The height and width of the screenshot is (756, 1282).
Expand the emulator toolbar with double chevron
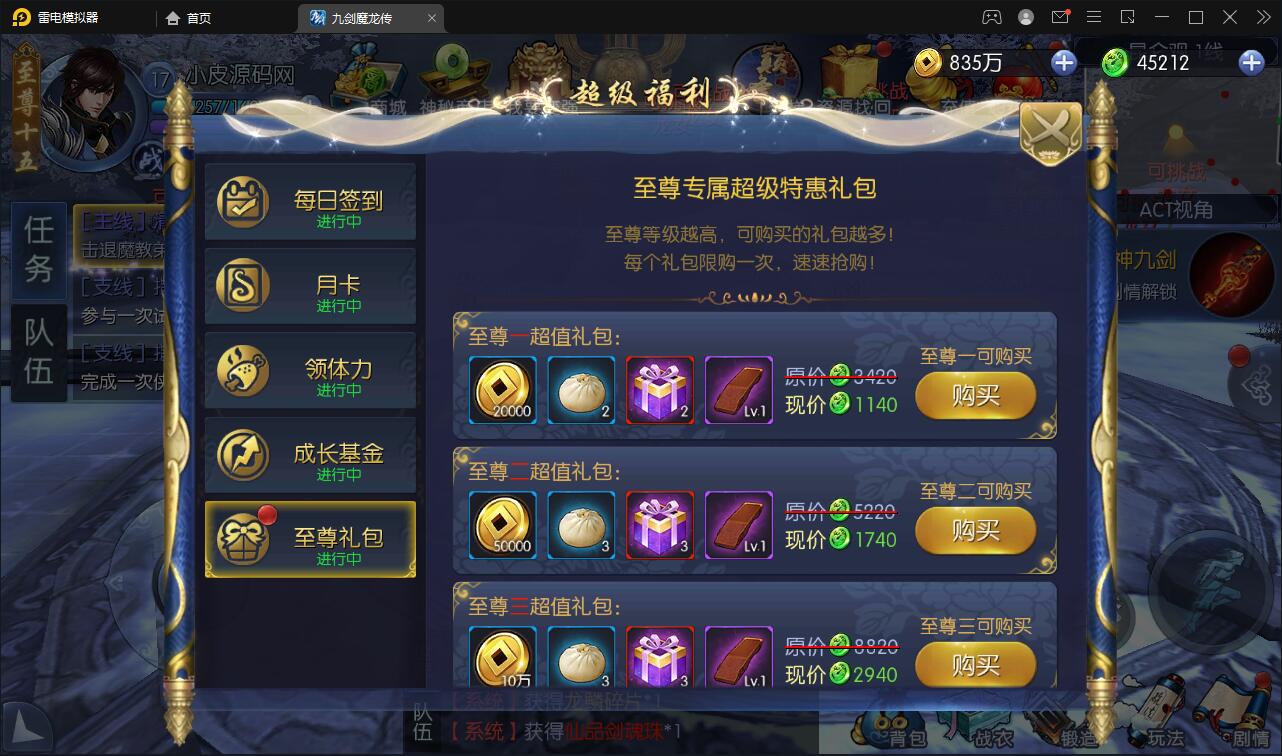(1263, 16)
